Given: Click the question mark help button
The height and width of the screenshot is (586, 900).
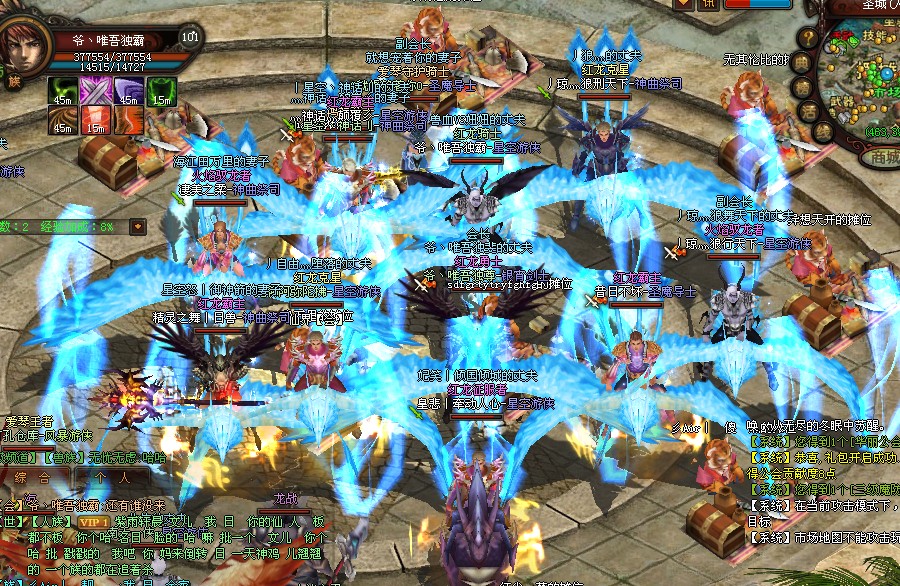Looking at the screenshot, I should click(807, 38).
